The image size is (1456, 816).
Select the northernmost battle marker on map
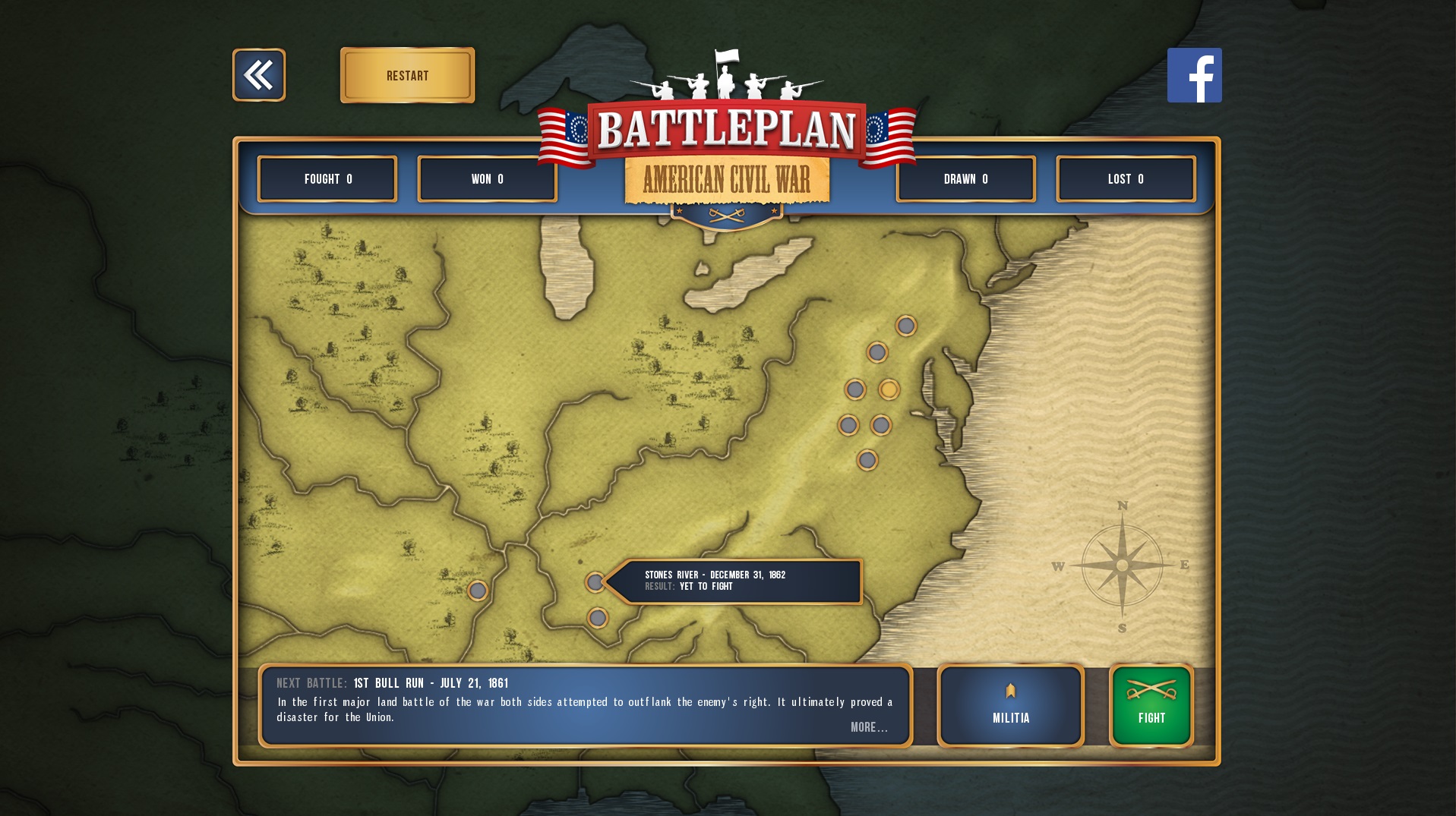click(905, 326)
